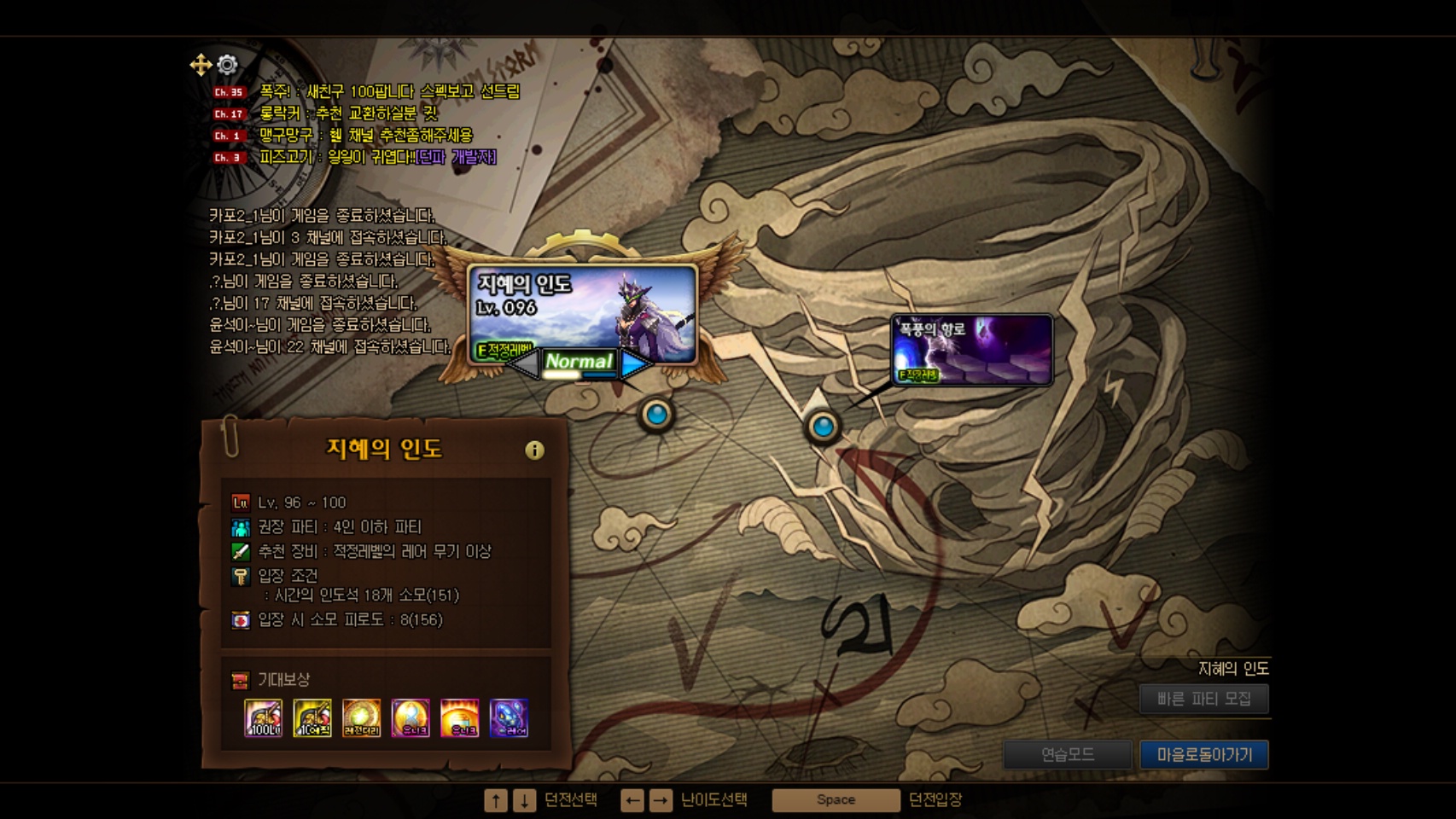This screenshot has width=1456, height=819.
Task: Inspect the 유니크 flaming jar reward icon
Action: click(x=459, y=718)
